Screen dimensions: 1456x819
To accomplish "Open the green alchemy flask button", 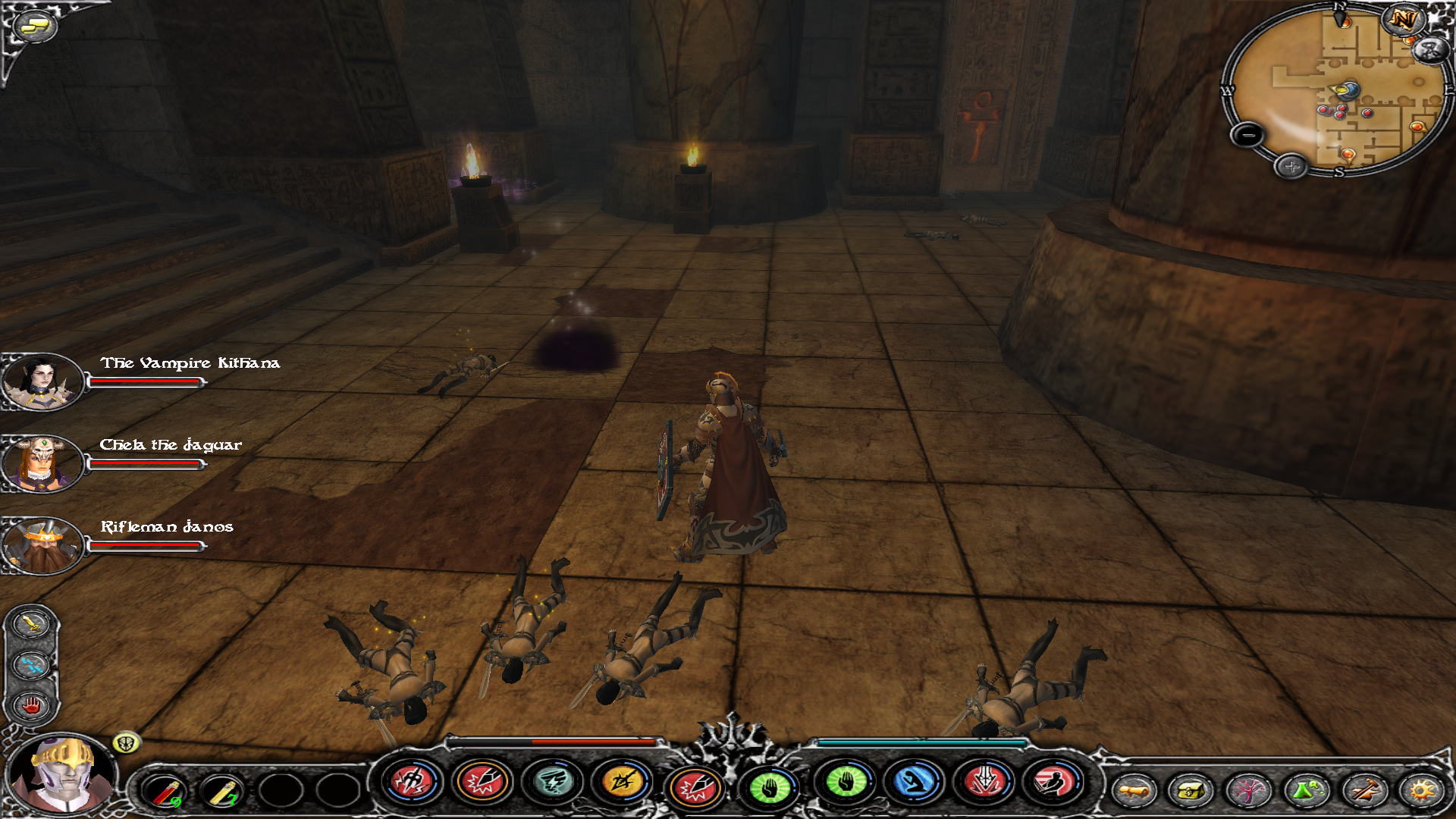I will point(1306,791).
